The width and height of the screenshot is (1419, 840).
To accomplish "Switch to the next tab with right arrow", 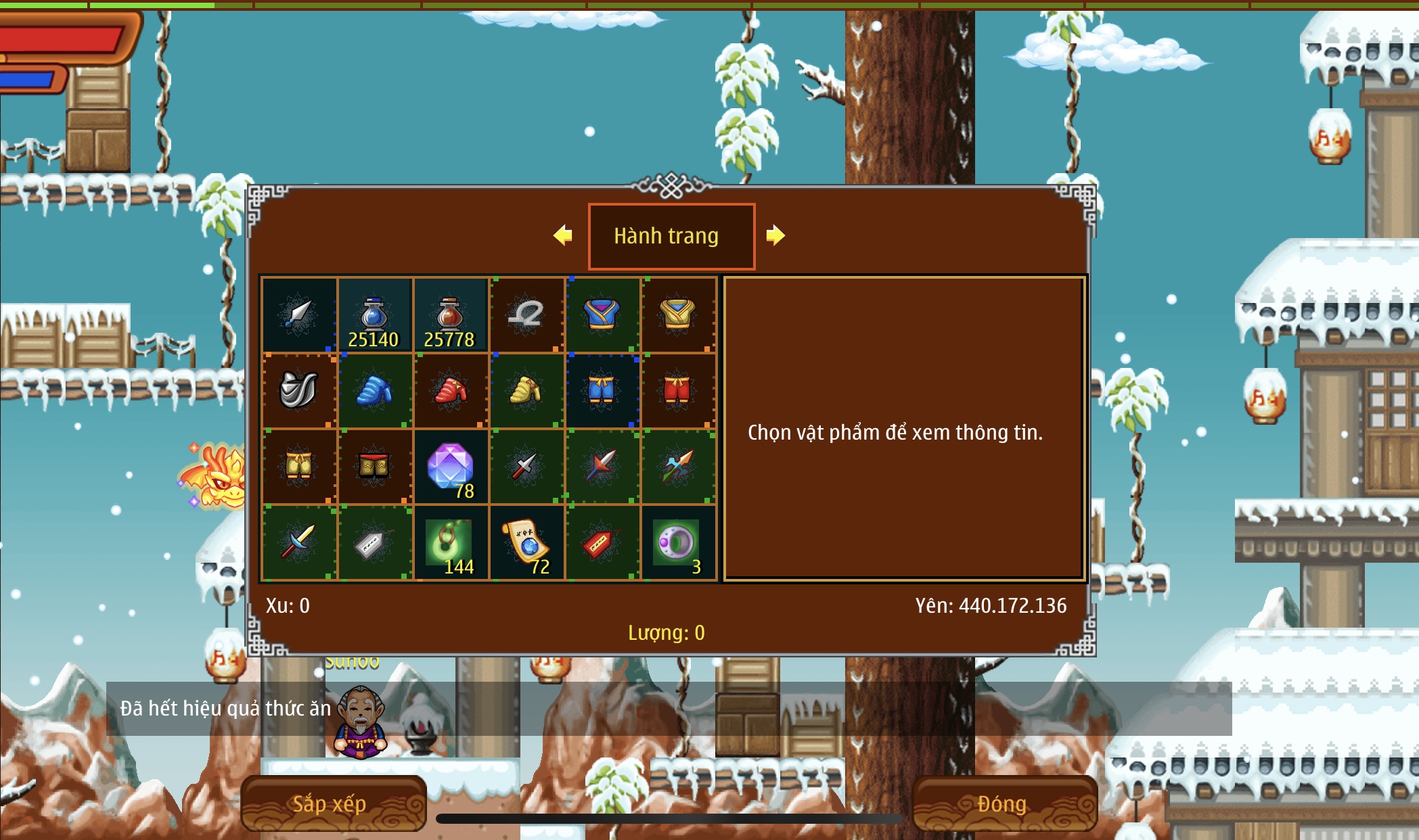I will click(x=775, y=235).
